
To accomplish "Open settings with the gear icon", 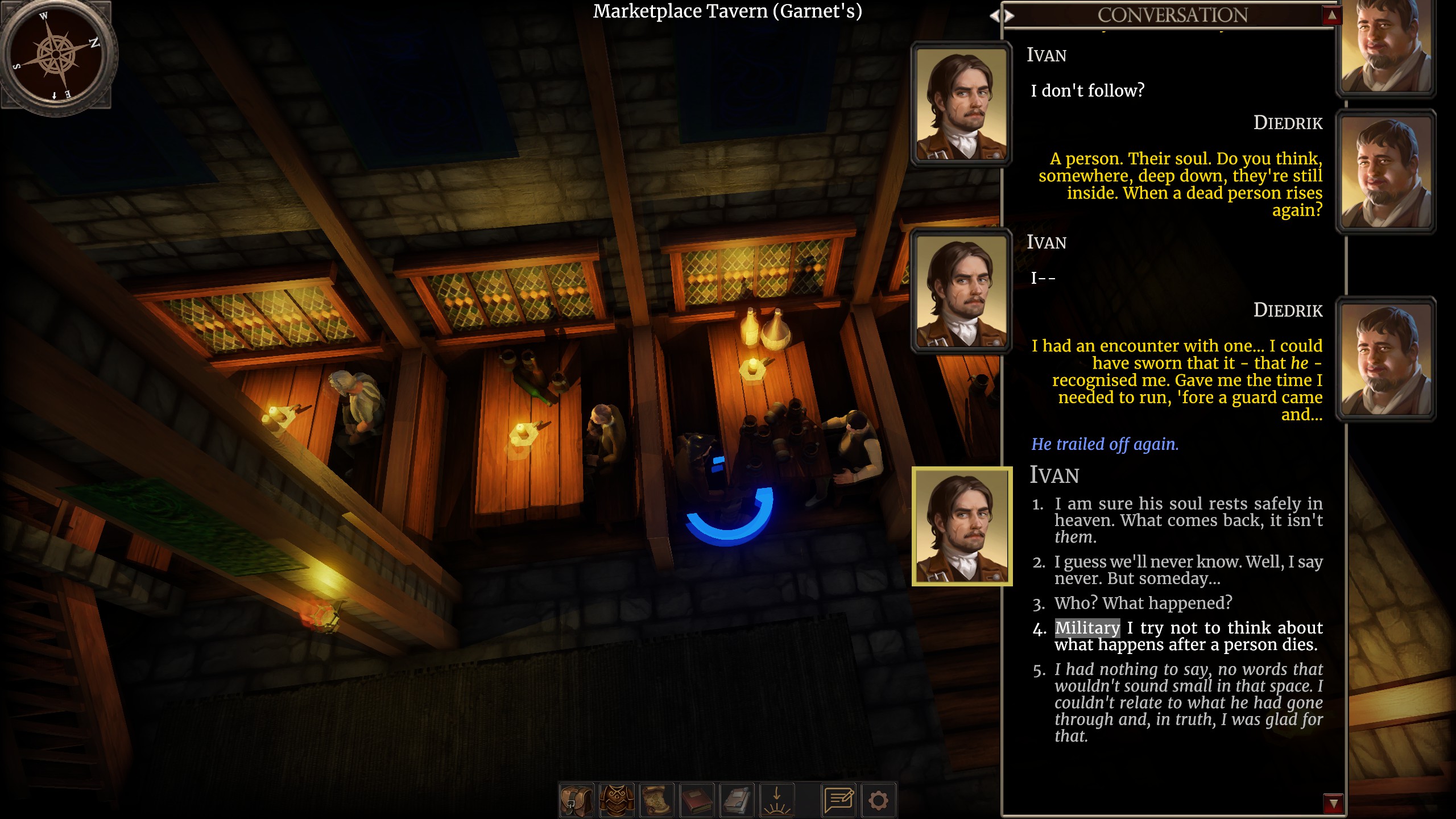I will [878, 800].
